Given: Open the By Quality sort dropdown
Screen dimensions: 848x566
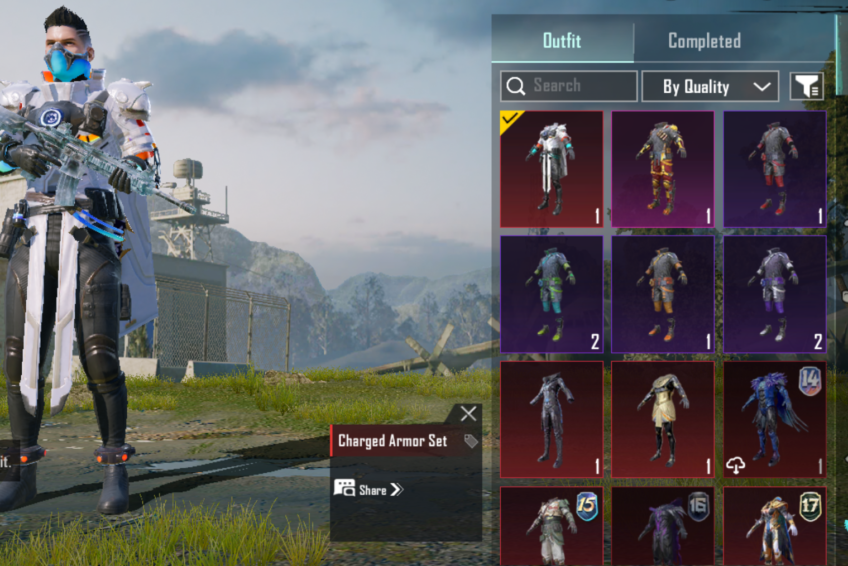Looking at the screenshot, I should click(709, 87).
